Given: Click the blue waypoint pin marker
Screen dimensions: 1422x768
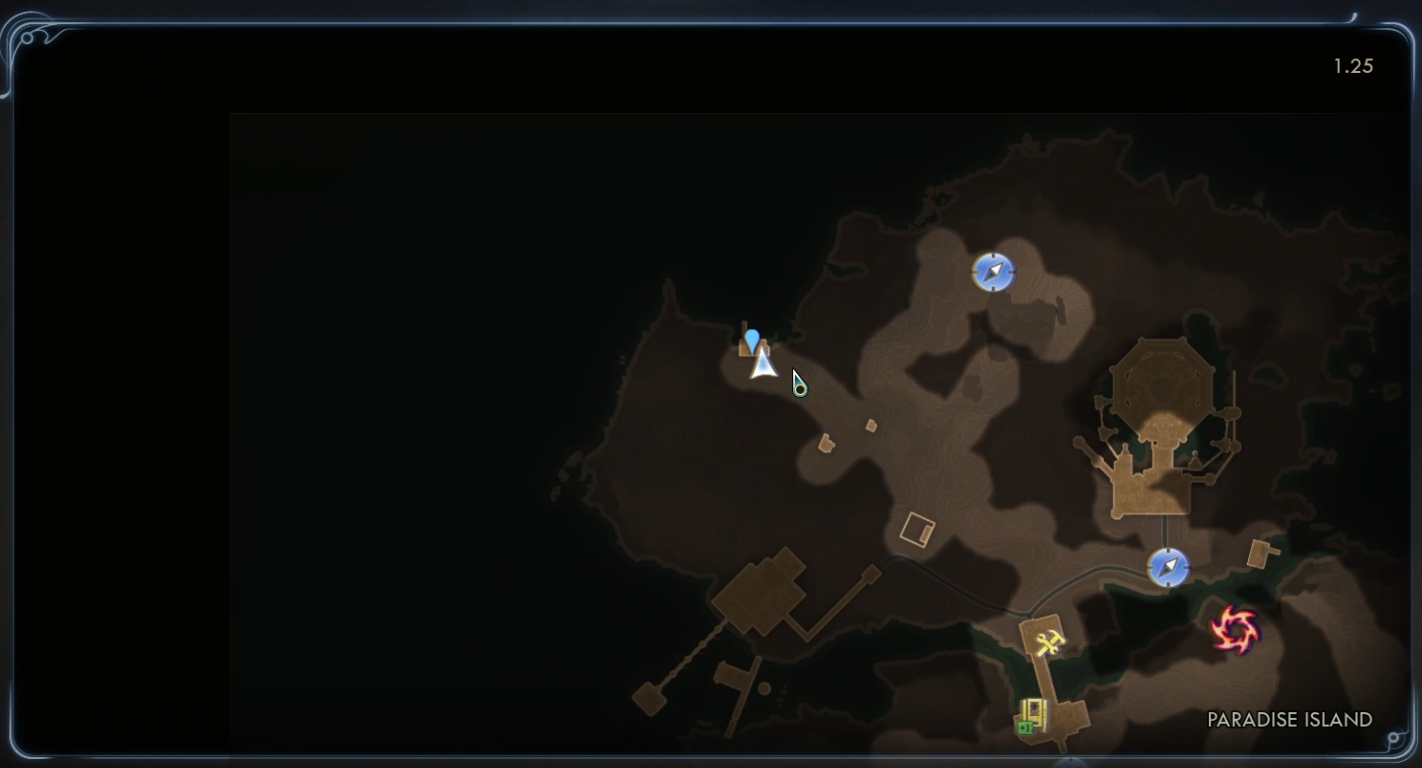Looking at the screenshot, I should (x=752, y=340).
